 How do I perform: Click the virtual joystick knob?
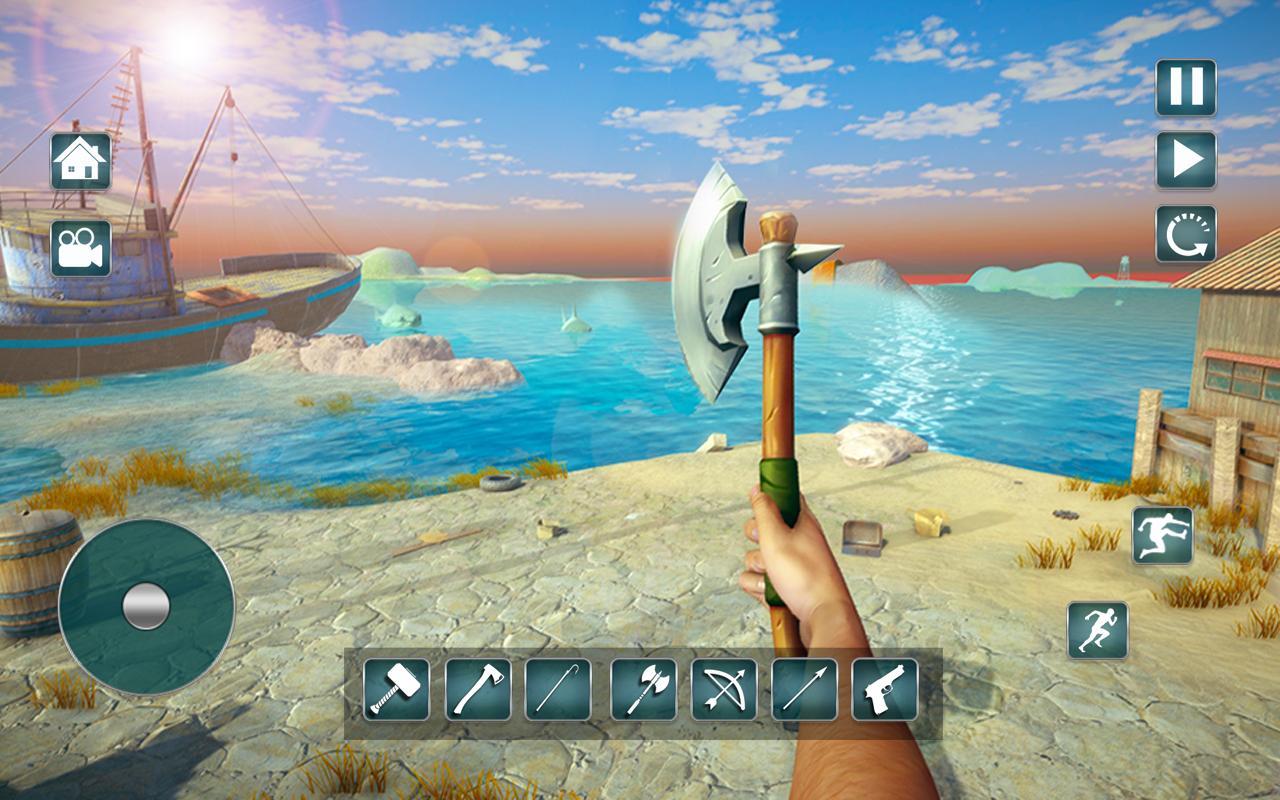(x=146, y=606)
